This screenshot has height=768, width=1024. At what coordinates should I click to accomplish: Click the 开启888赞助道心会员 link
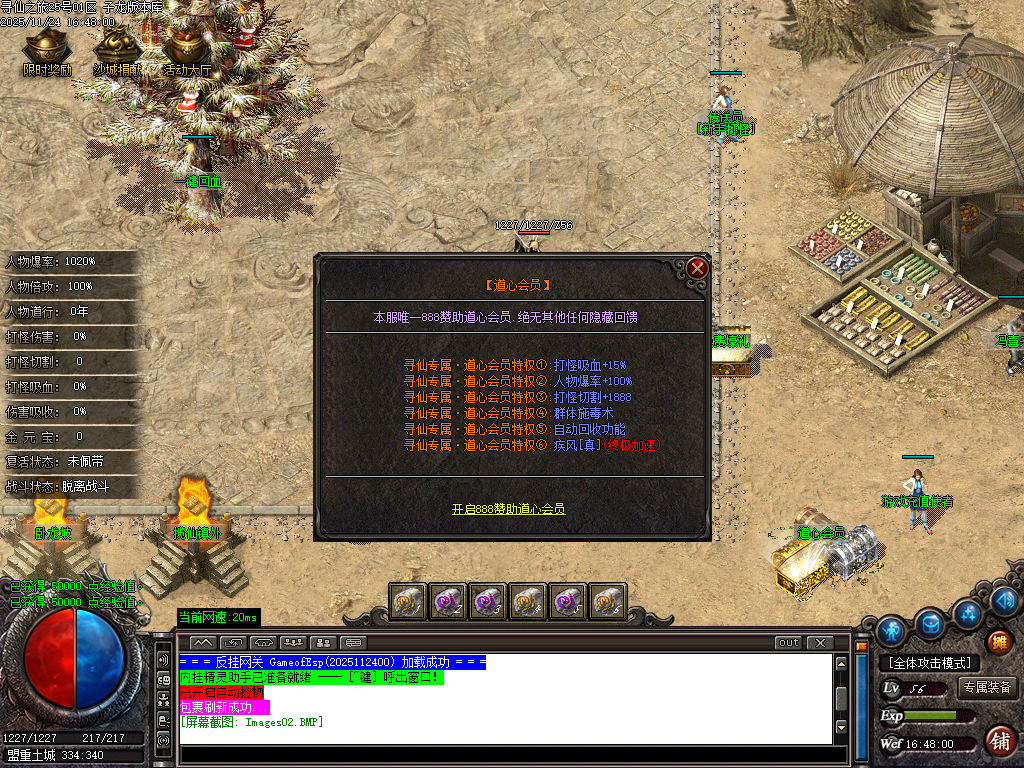coord(508,509)
